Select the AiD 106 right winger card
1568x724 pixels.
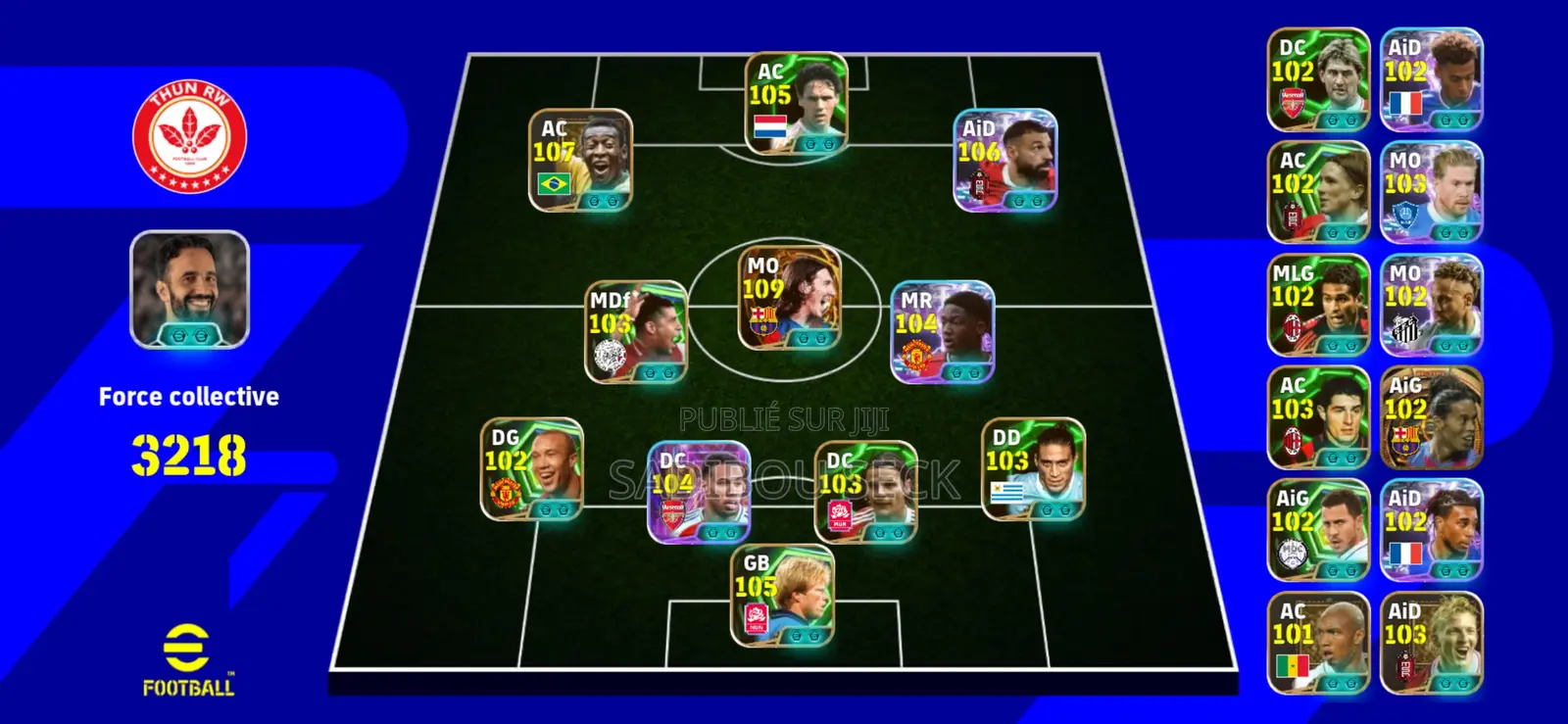[1005, 161]
